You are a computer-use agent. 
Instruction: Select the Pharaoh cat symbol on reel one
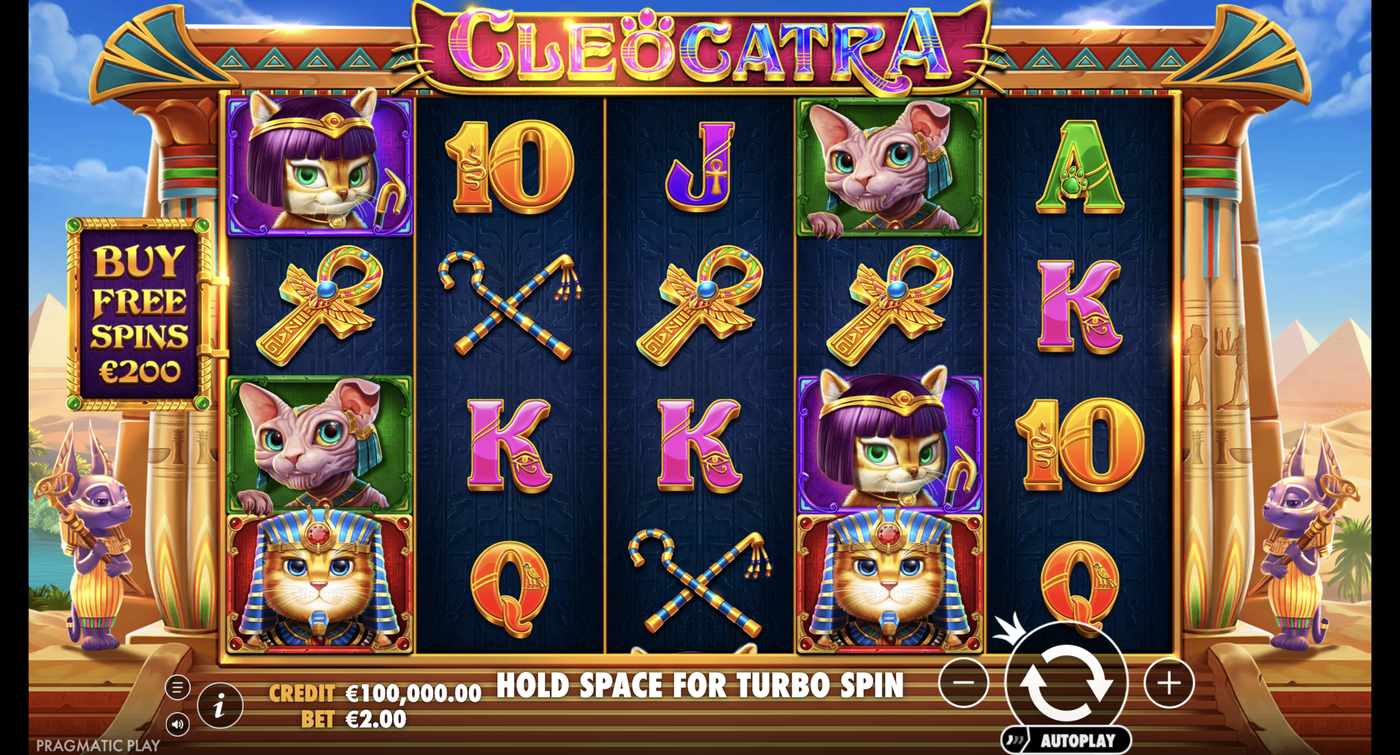[318, 580]
